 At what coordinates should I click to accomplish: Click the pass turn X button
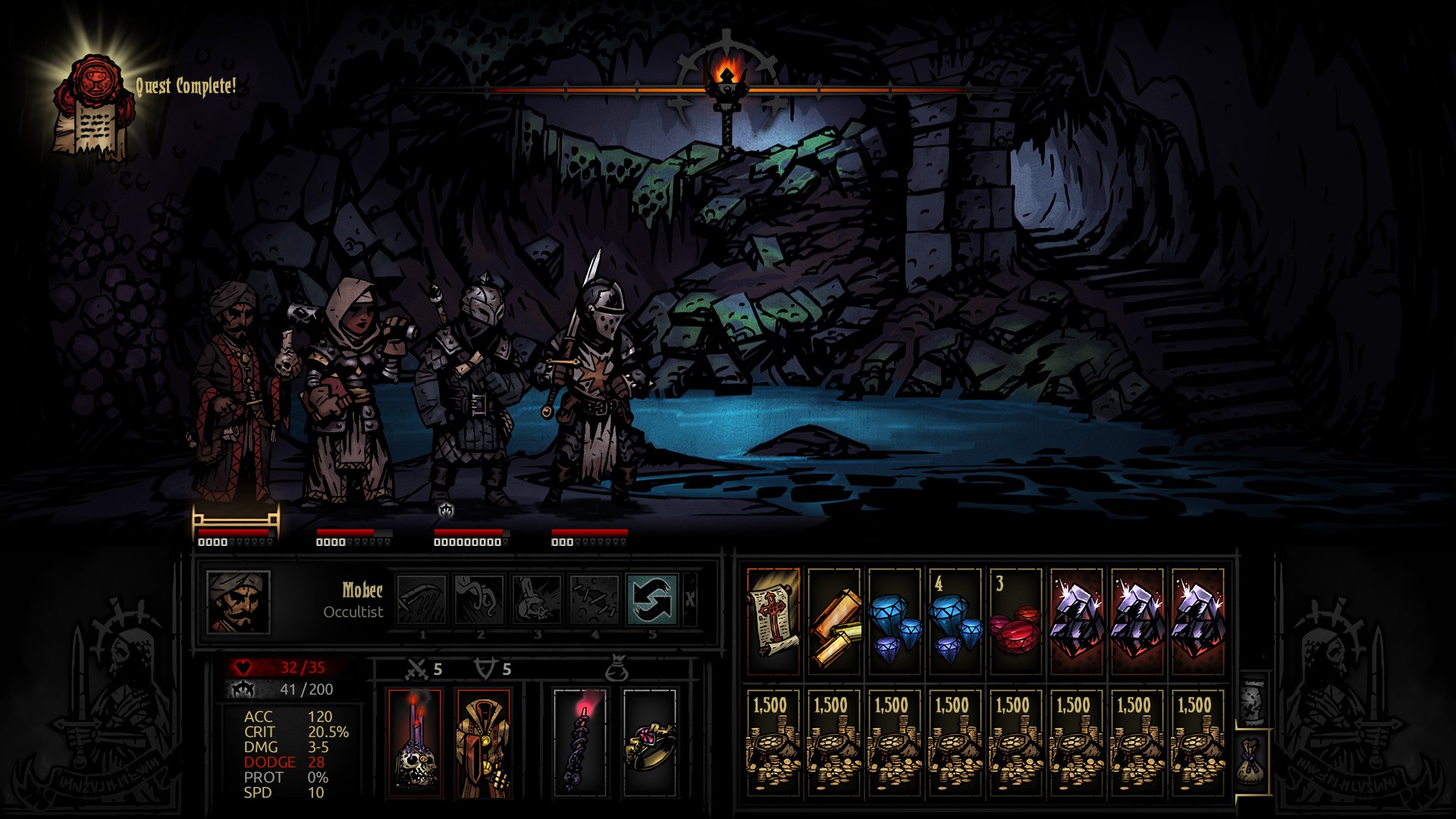(x=690, y=599)
